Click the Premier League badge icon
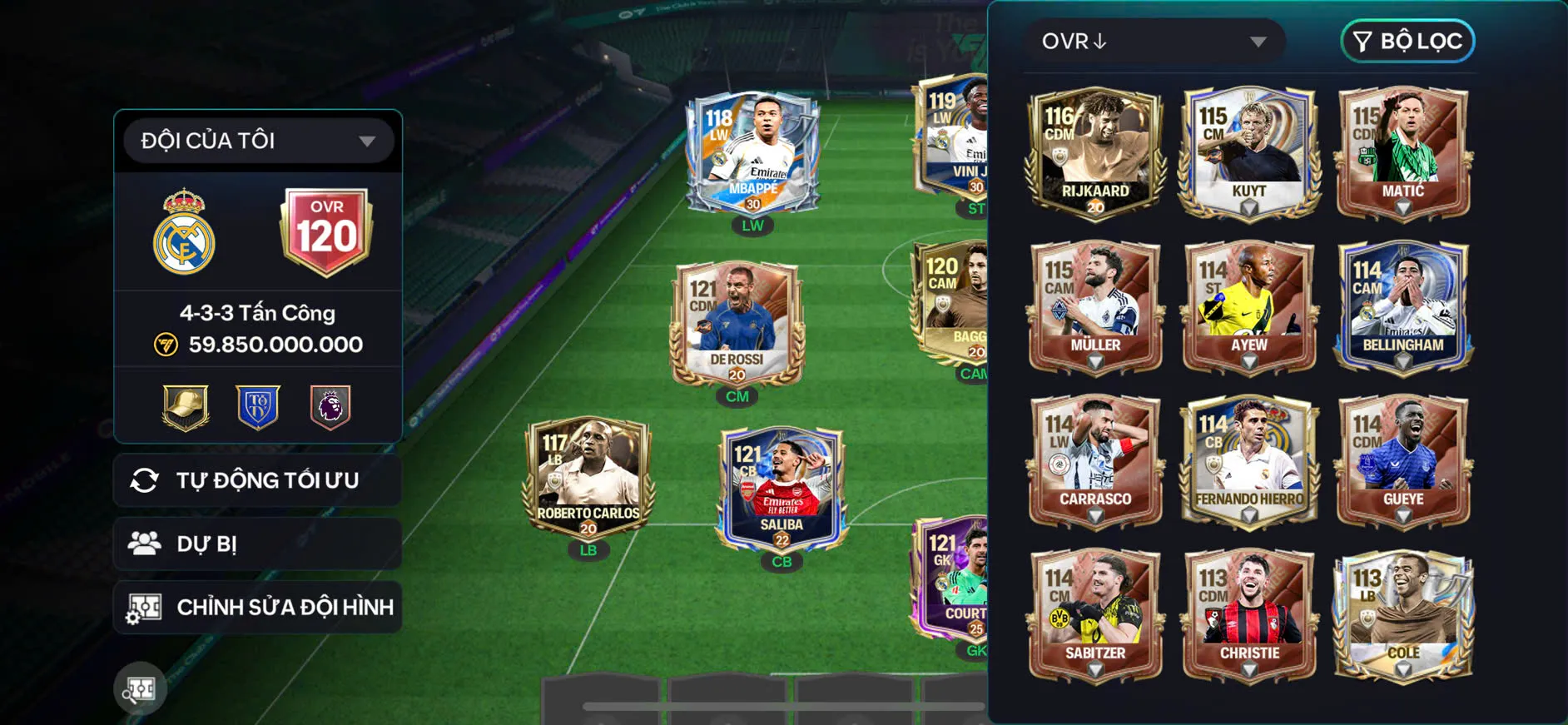 [x=330, y=407]
